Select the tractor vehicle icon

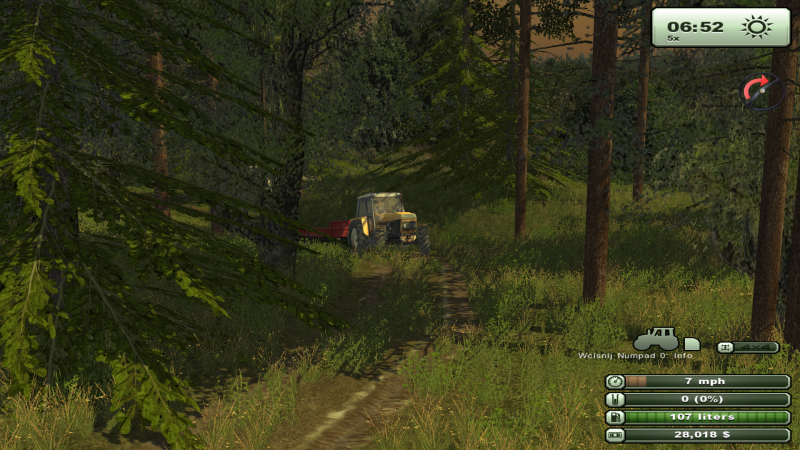pyautogui.click(x=656, y=339)
